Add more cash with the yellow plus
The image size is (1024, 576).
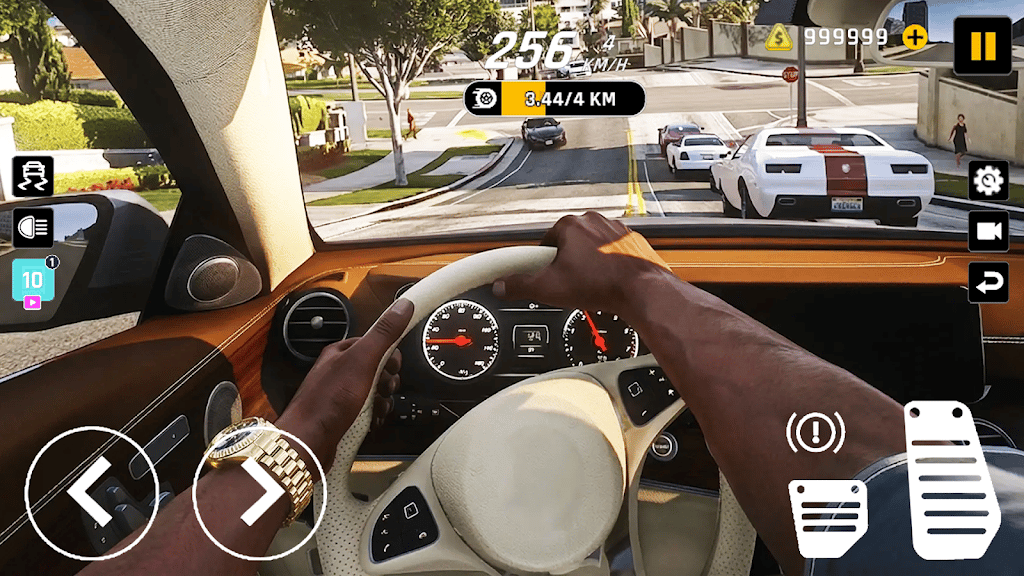pyautogui.click(x=914, y=37)
